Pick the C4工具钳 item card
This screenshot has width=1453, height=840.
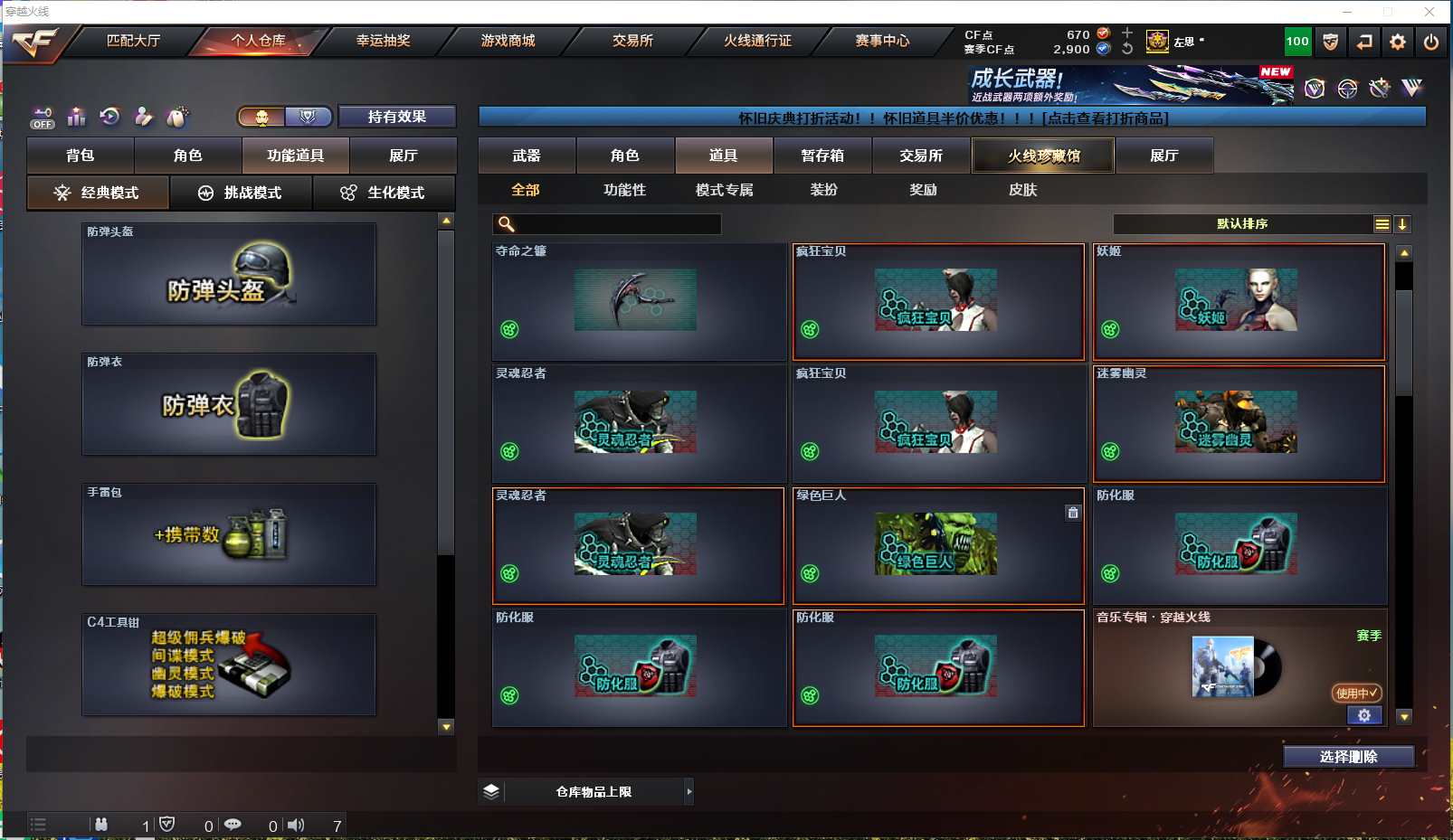click(x=229, y=665)
